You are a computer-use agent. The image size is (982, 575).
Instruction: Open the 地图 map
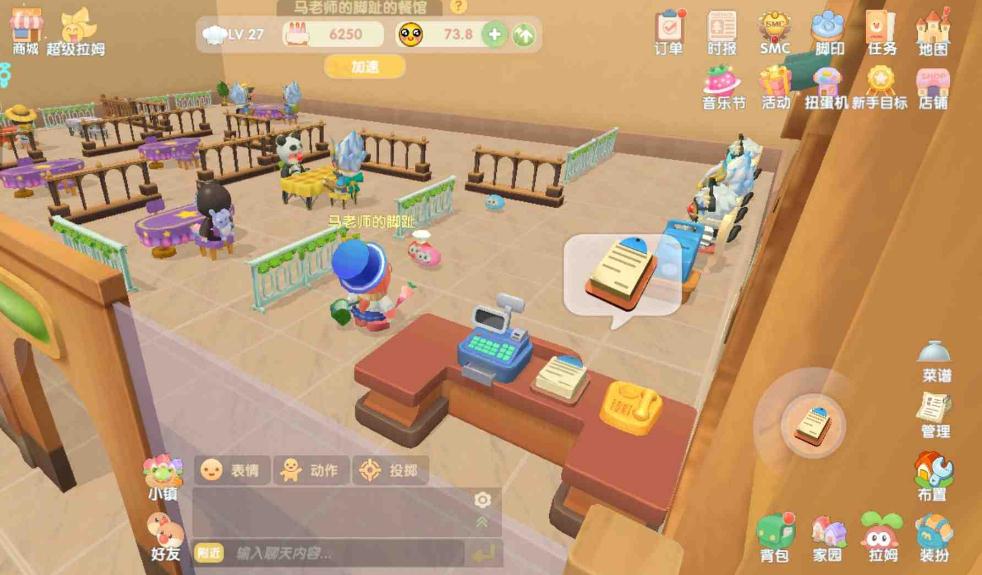(x=932, y=30)
